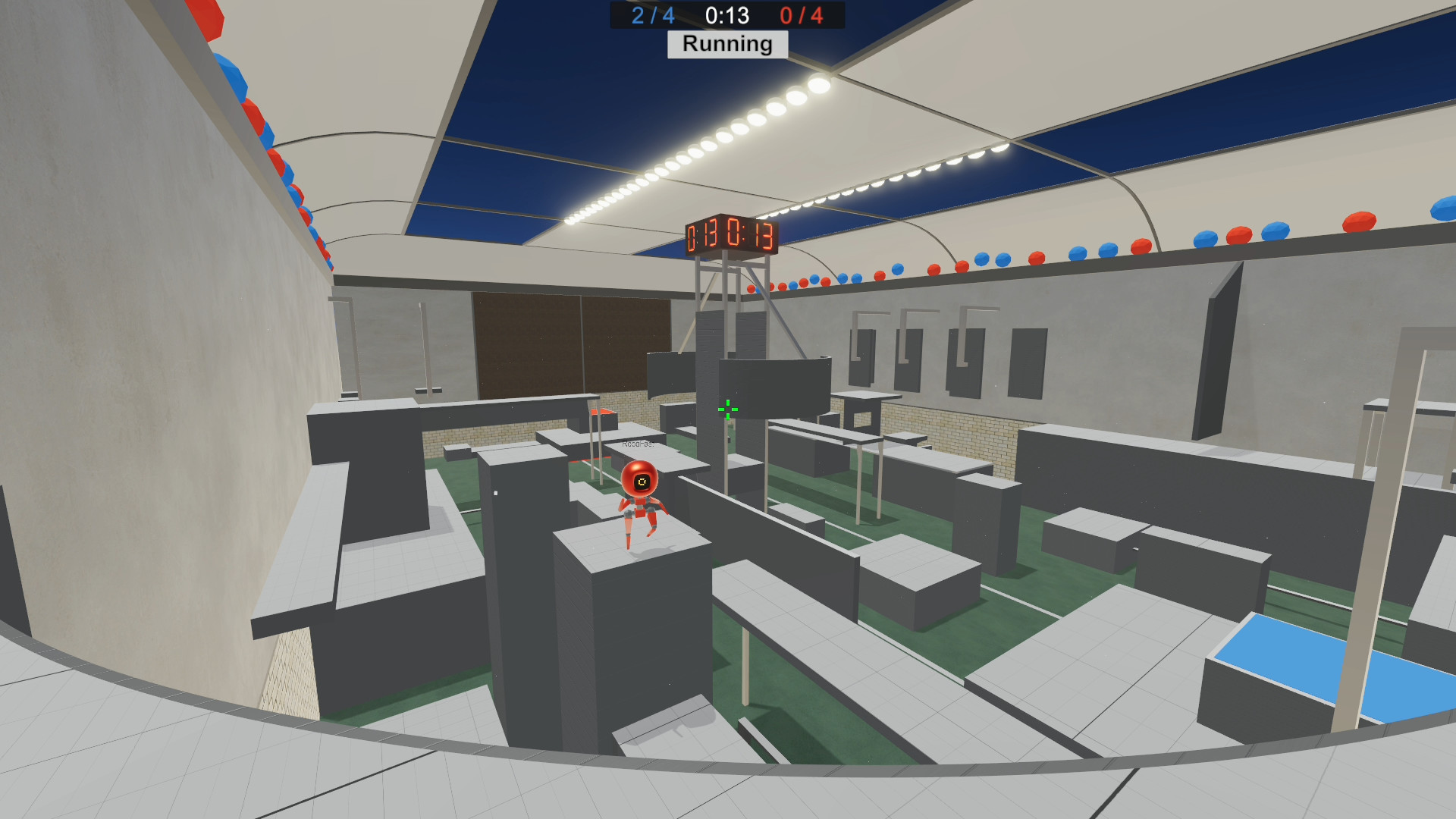Click the green crosshair at screen center
The image size is (1456, 819).
coord(726,409)
